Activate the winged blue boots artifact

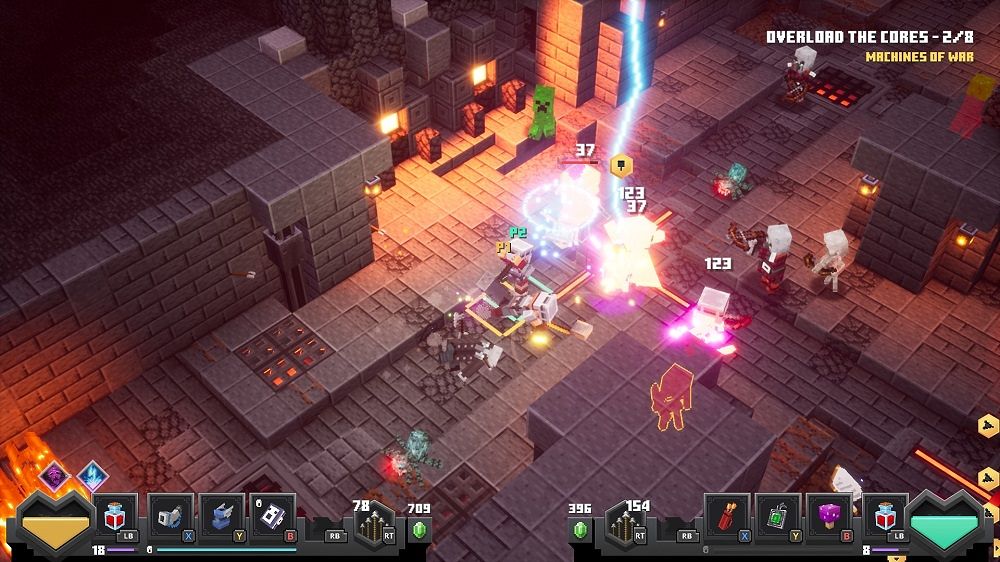pyautogui.click(x=222, y=516)
